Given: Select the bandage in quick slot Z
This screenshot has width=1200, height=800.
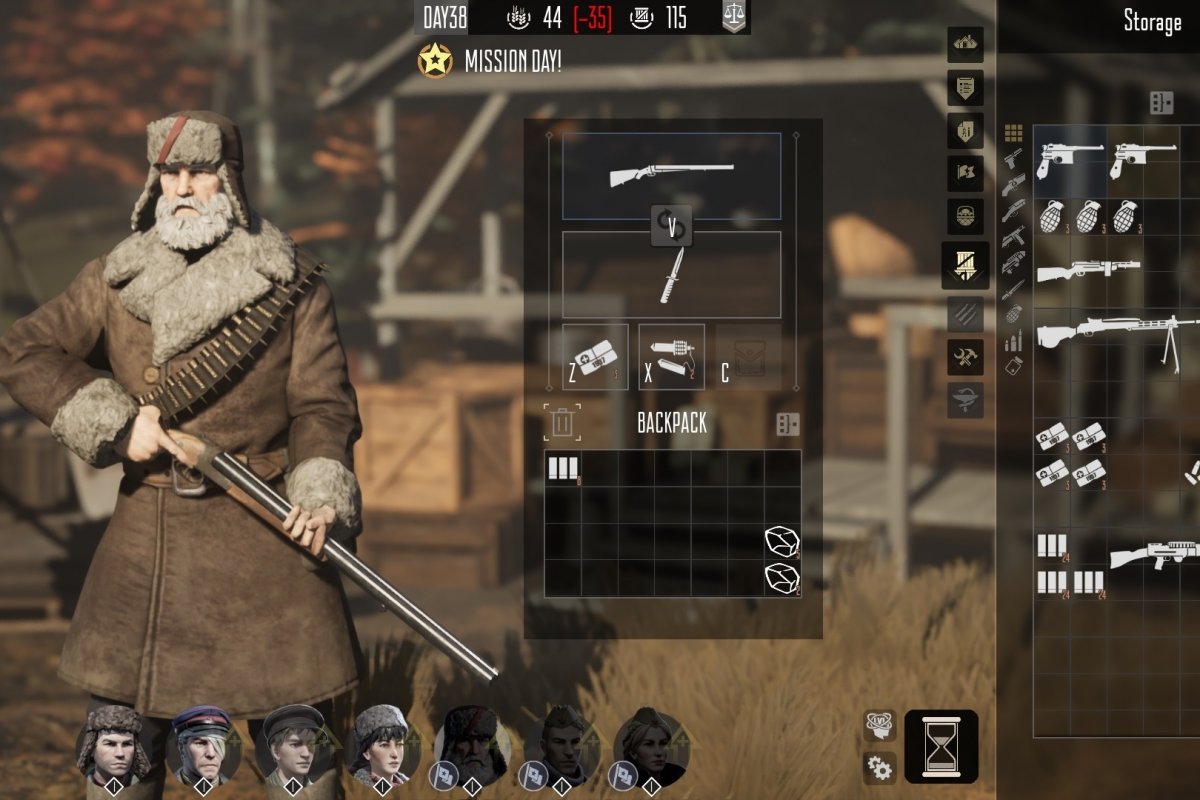Looking at the screenshot, I should pyautogui.click(x=595, y=357).
